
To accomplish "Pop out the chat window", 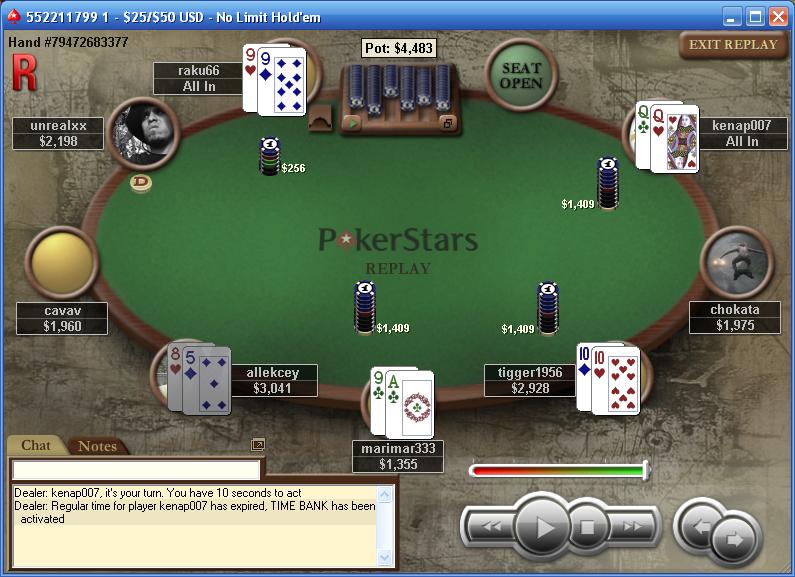I will point(257,444).
